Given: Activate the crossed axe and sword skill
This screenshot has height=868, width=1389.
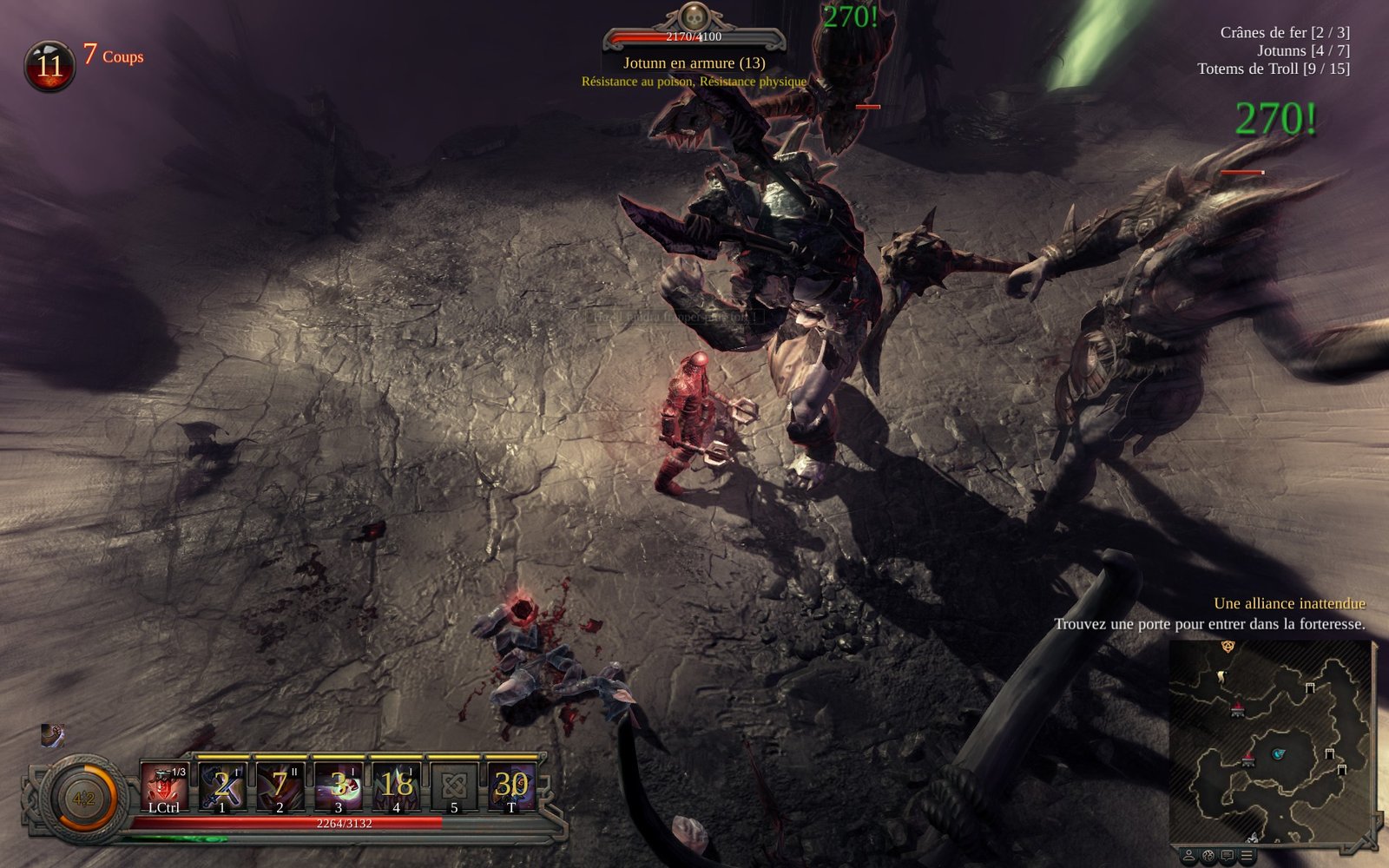Looking at the screenshot, I should coord(222,786).
